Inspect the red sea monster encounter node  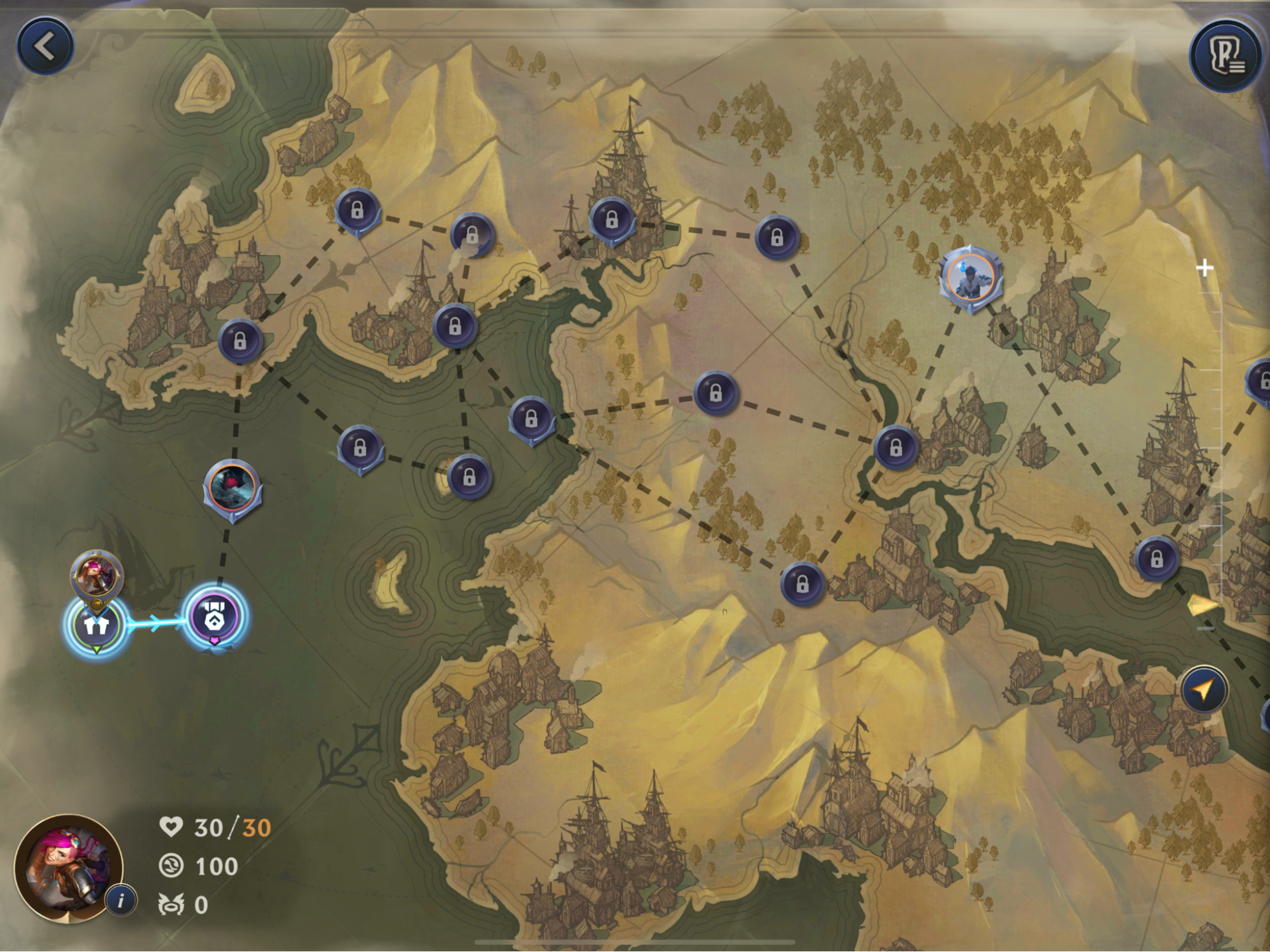tap(233, 487)
